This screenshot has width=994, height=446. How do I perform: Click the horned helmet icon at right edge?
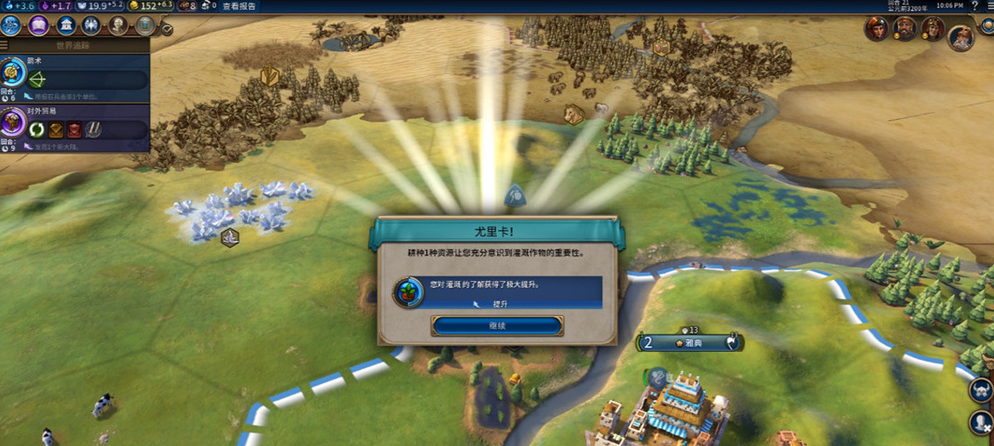(x=981, y=392)
